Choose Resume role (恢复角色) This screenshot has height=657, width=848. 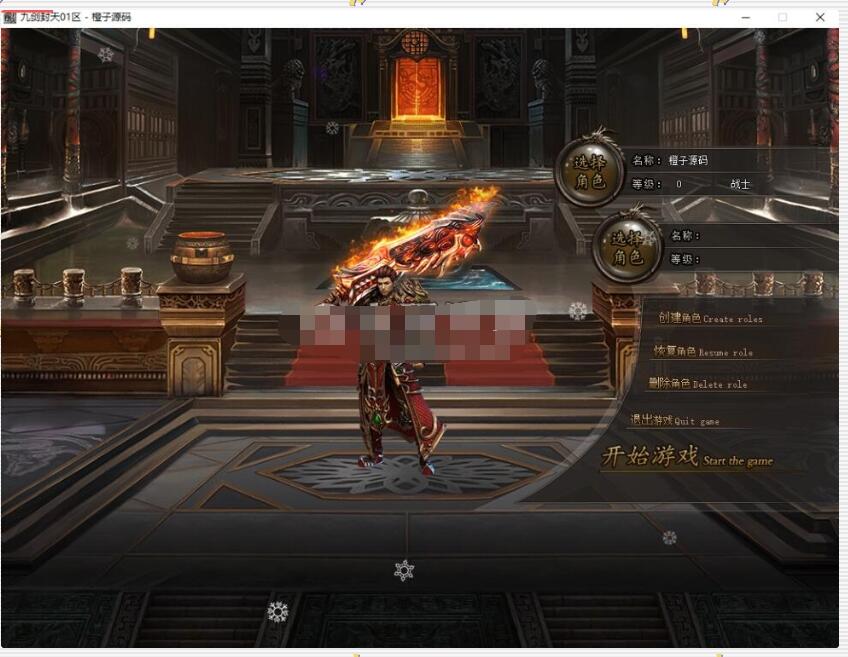703,352
